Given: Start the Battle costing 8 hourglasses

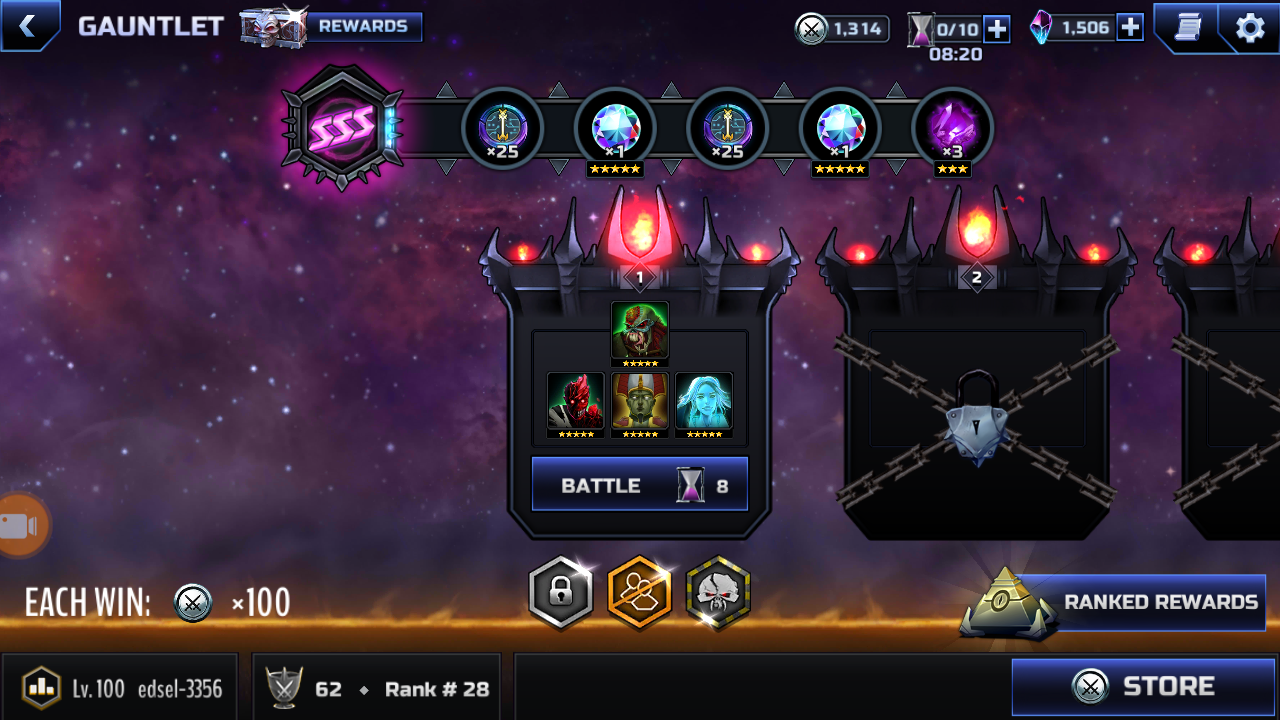Looking at the screenshot, I should coord(639,485).
